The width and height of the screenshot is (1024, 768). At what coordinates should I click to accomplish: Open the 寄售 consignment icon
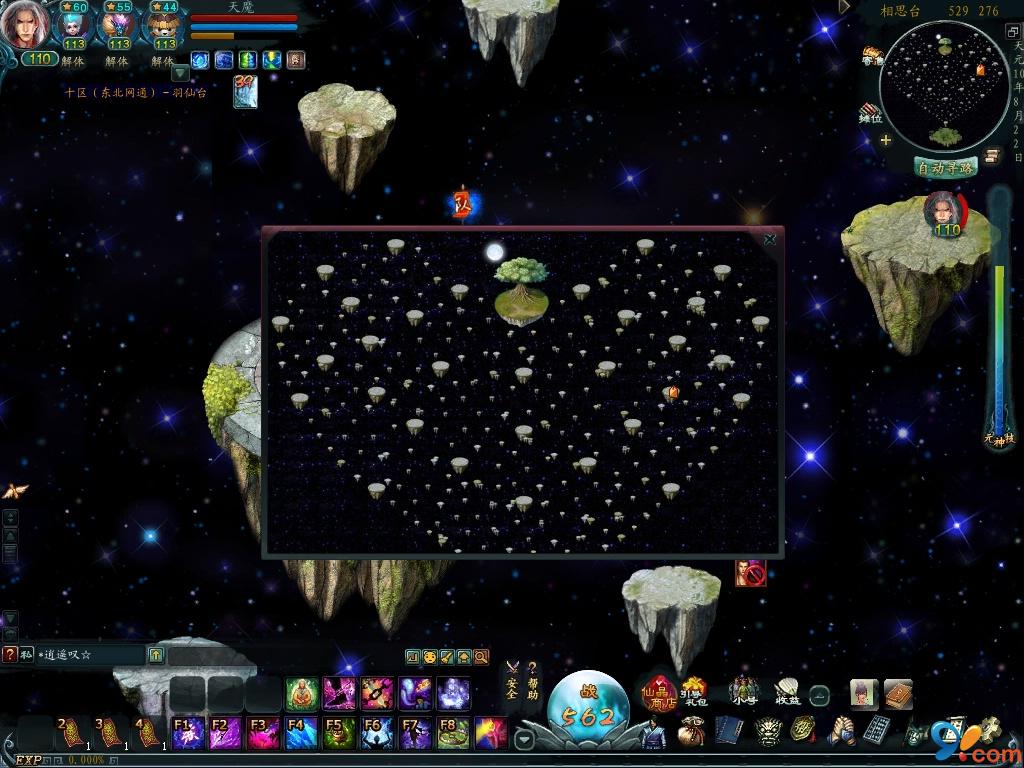pos(872,55)
